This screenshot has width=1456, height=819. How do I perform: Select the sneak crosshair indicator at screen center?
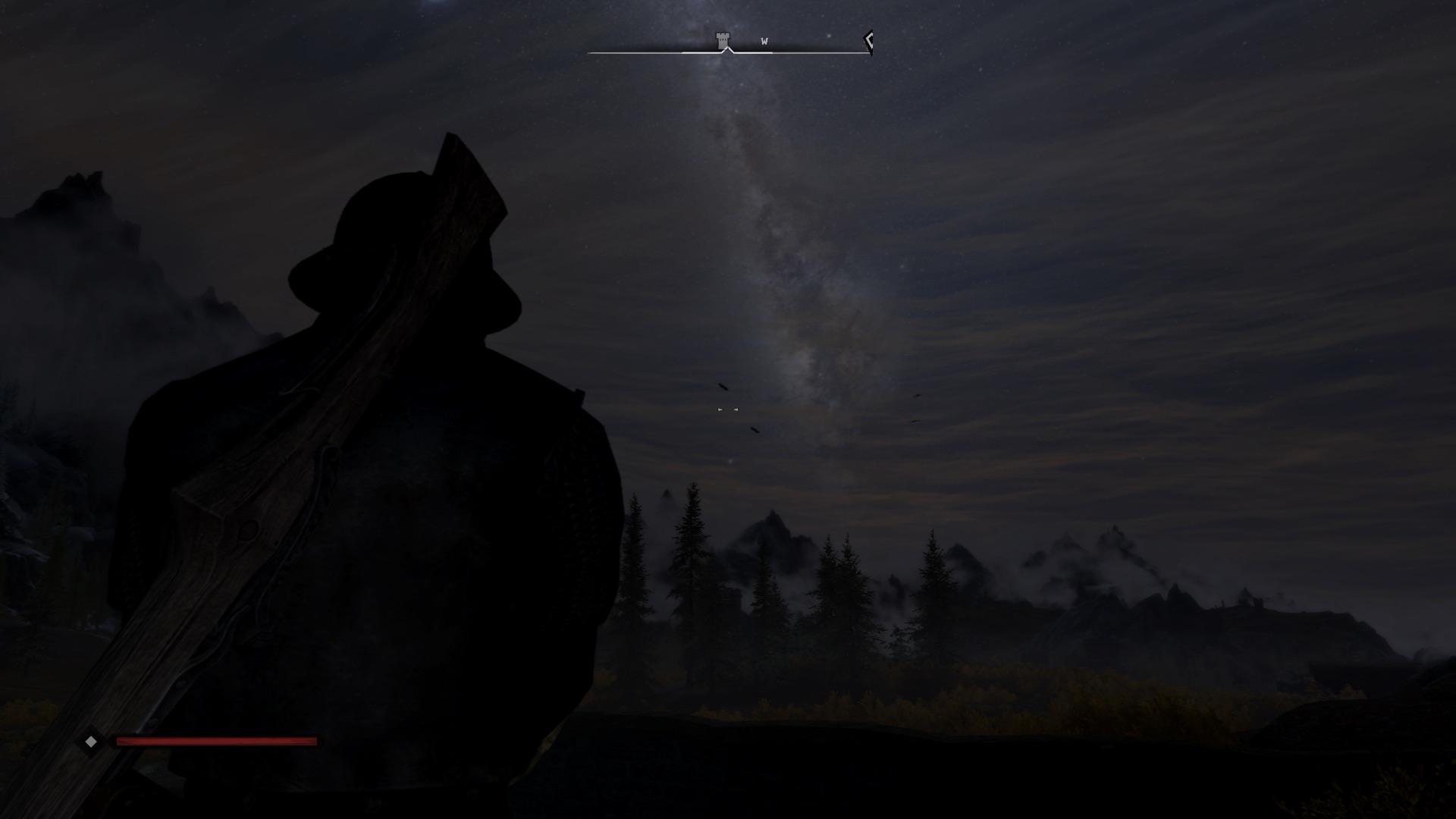(x=727, y=409)
